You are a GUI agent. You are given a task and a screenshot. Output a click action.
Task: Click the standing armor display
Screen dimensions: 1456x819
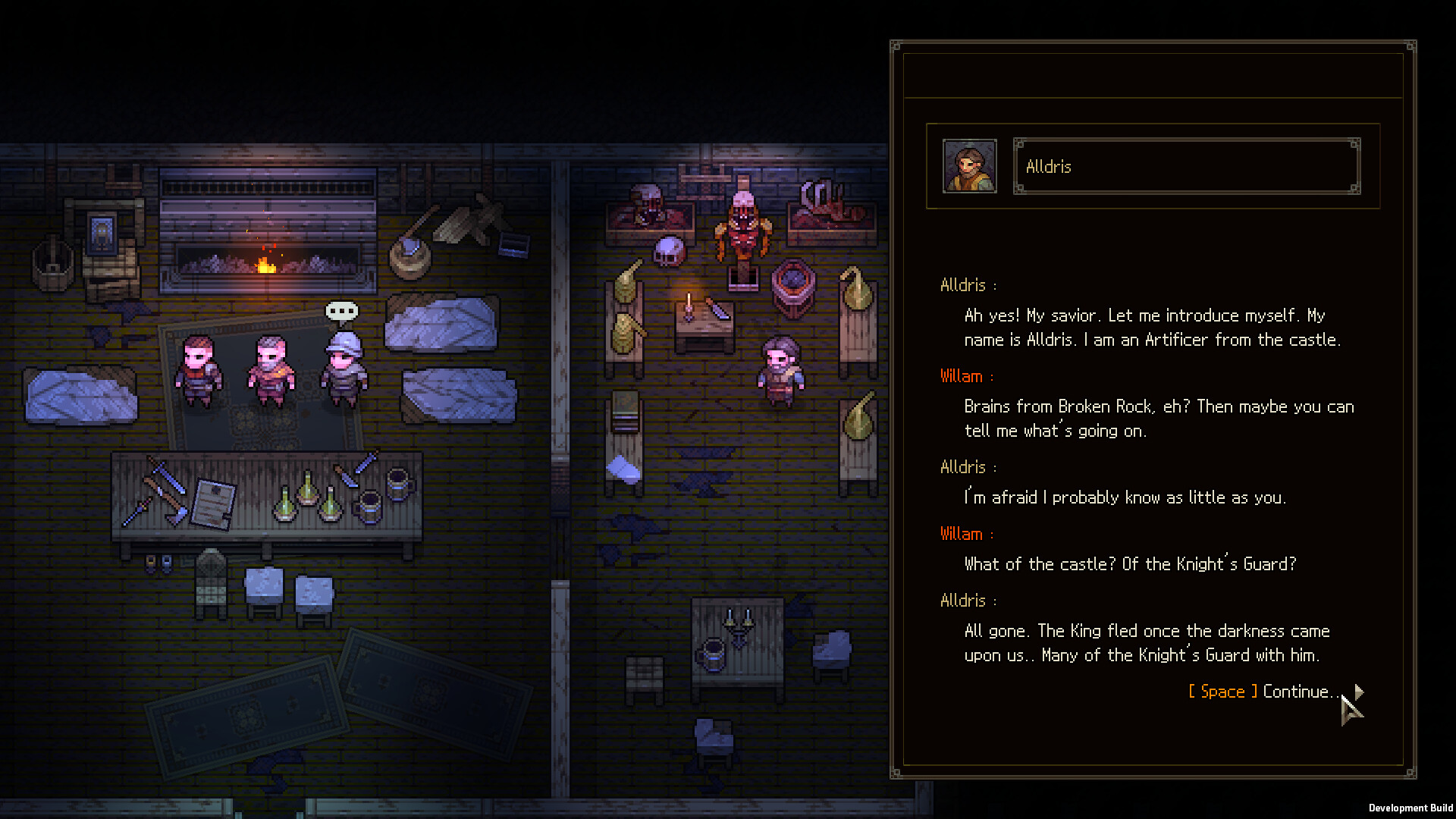click(x=744, y=227)
